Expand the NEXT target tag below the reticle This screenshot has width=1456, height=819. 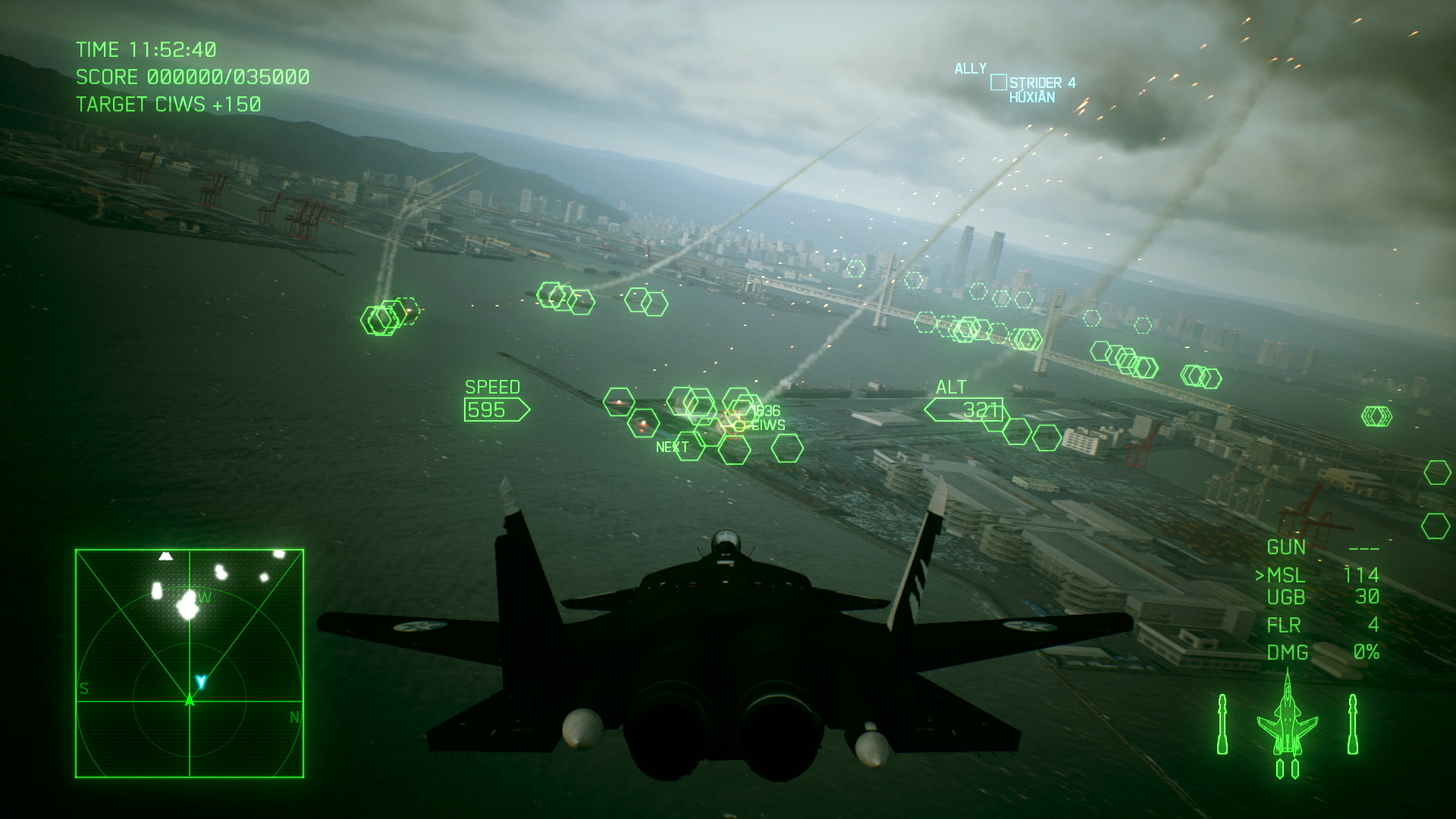(x=673, y=447)
